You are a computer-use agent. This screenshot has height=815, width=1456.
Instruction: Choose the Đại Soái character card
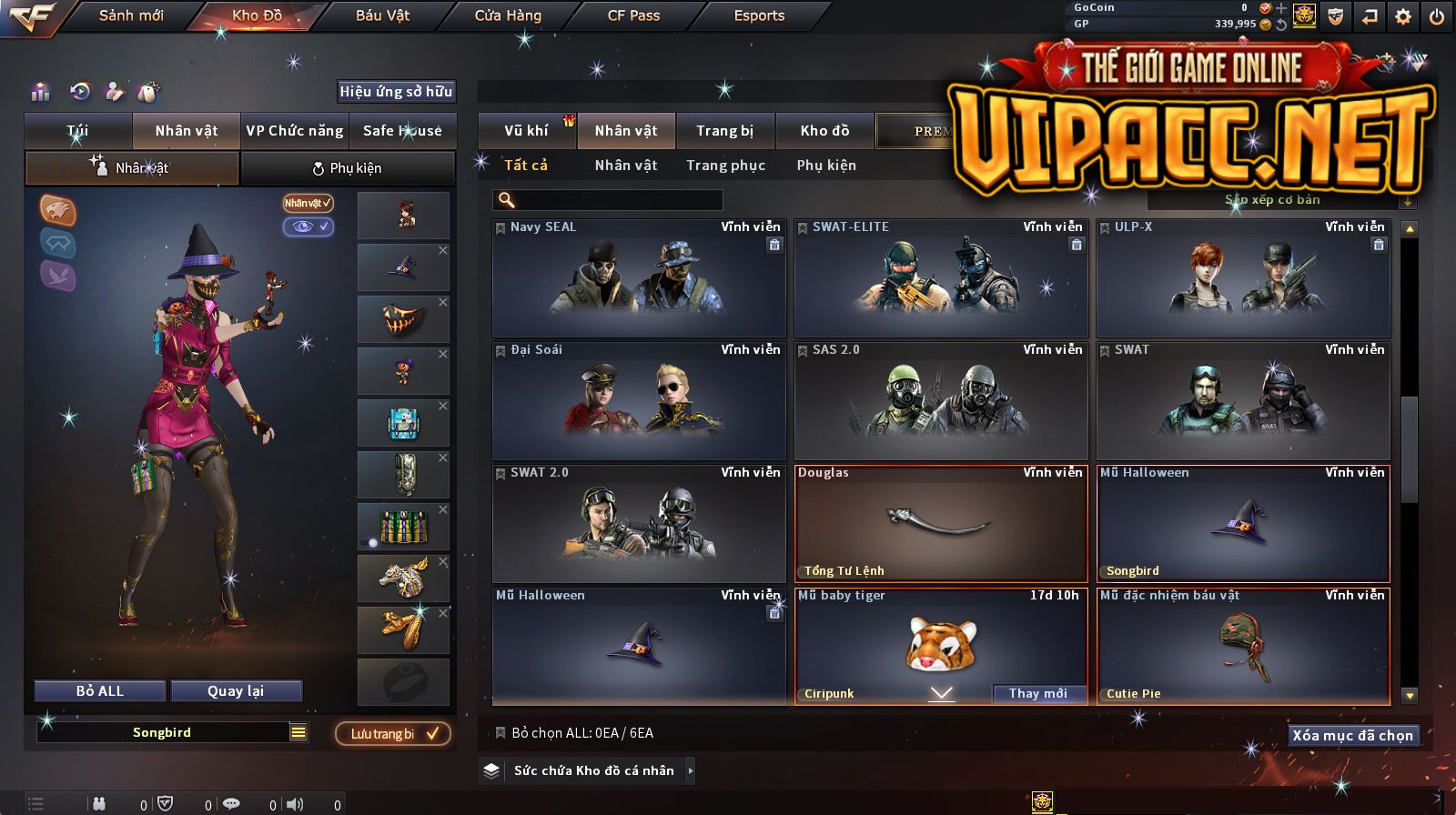tap(639, 401)
